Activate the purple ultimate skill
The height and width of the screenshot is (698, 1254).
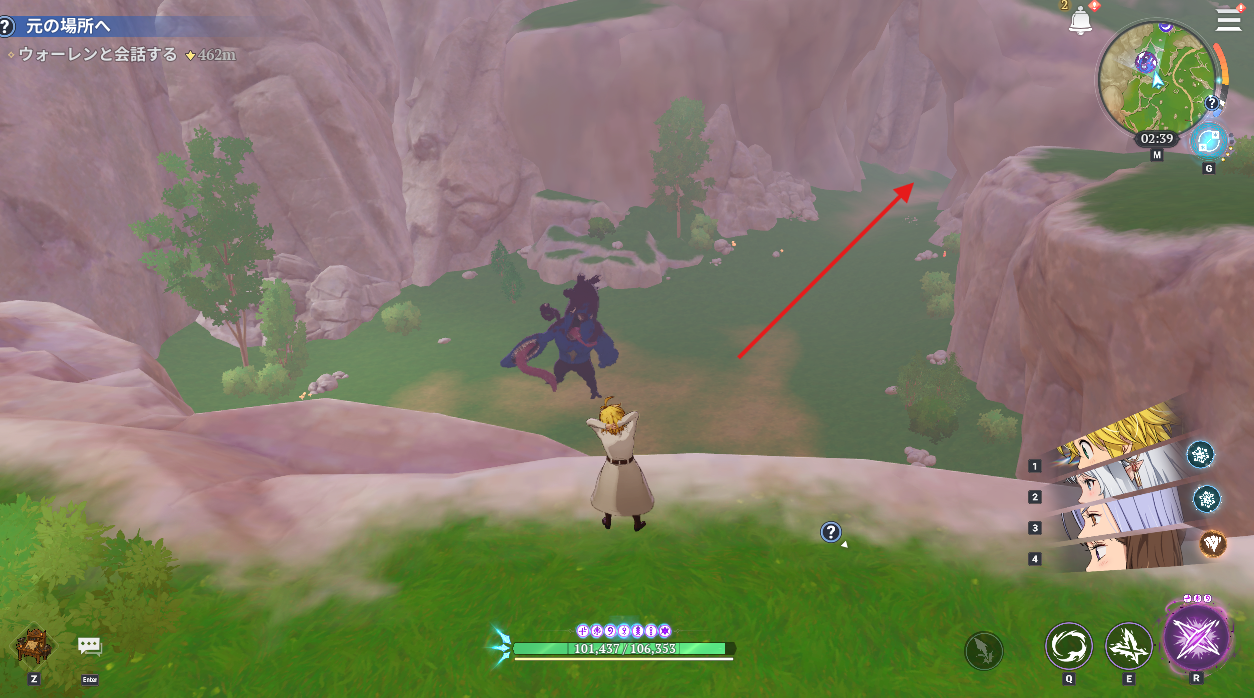click(1196, 636)
